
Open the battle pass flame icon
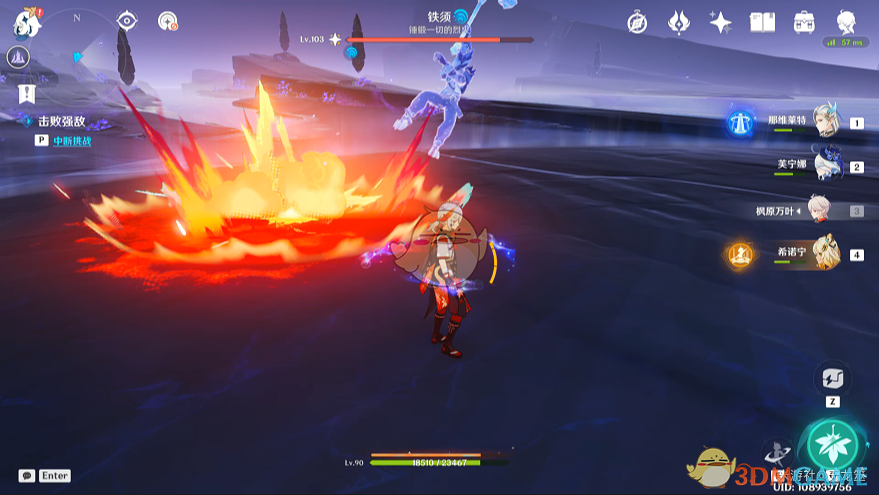(x=679, y=22)
